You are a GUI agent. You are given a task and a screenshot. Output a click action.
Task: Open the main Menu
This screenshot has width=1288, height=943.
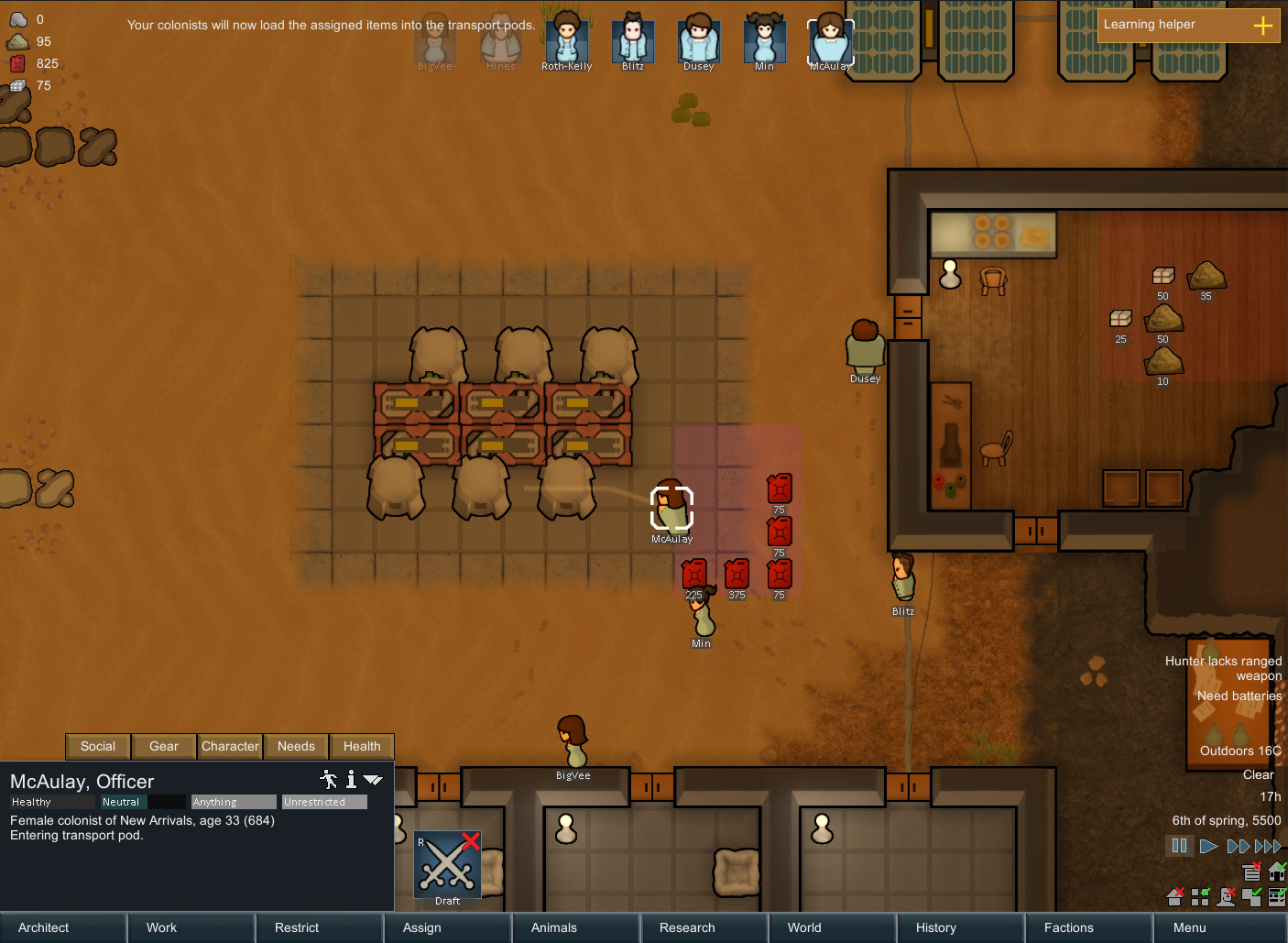tap(1217, 927)
